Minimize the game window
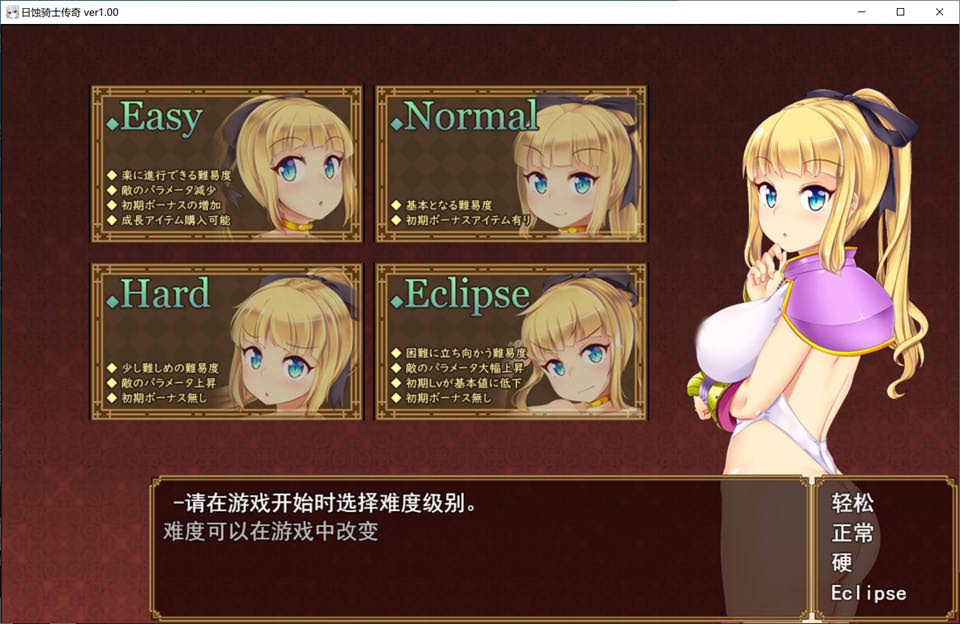960x624 pixels. tap(863, 12)
